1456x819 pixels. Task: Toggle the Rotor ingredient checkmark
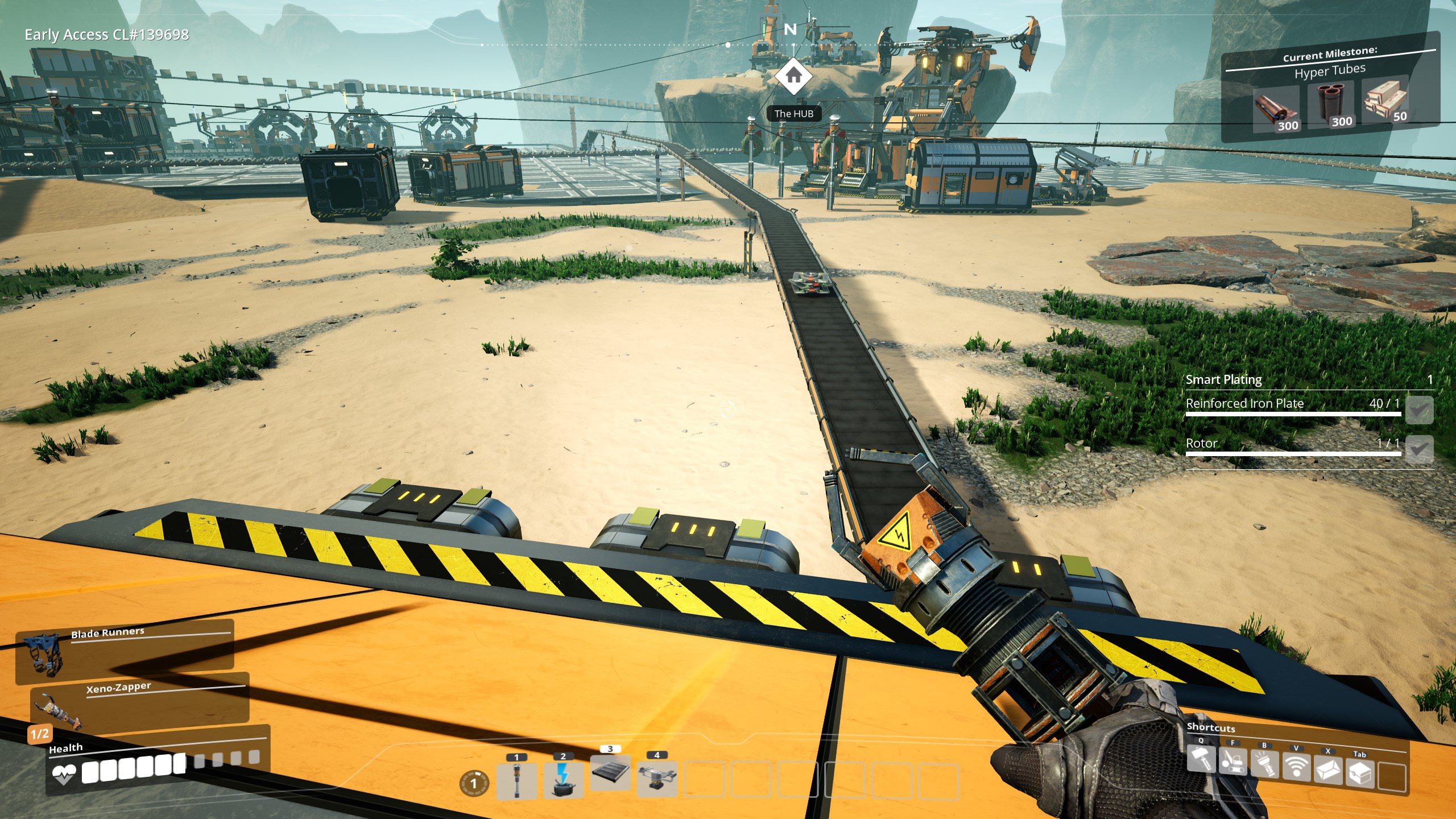(x=1419, y=449)
